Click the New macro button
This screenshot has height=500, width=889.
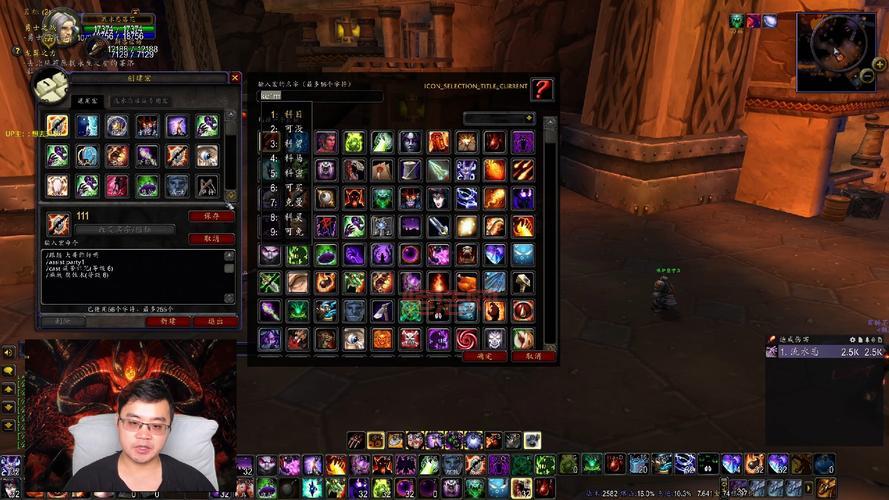click(x=167, y=322)
